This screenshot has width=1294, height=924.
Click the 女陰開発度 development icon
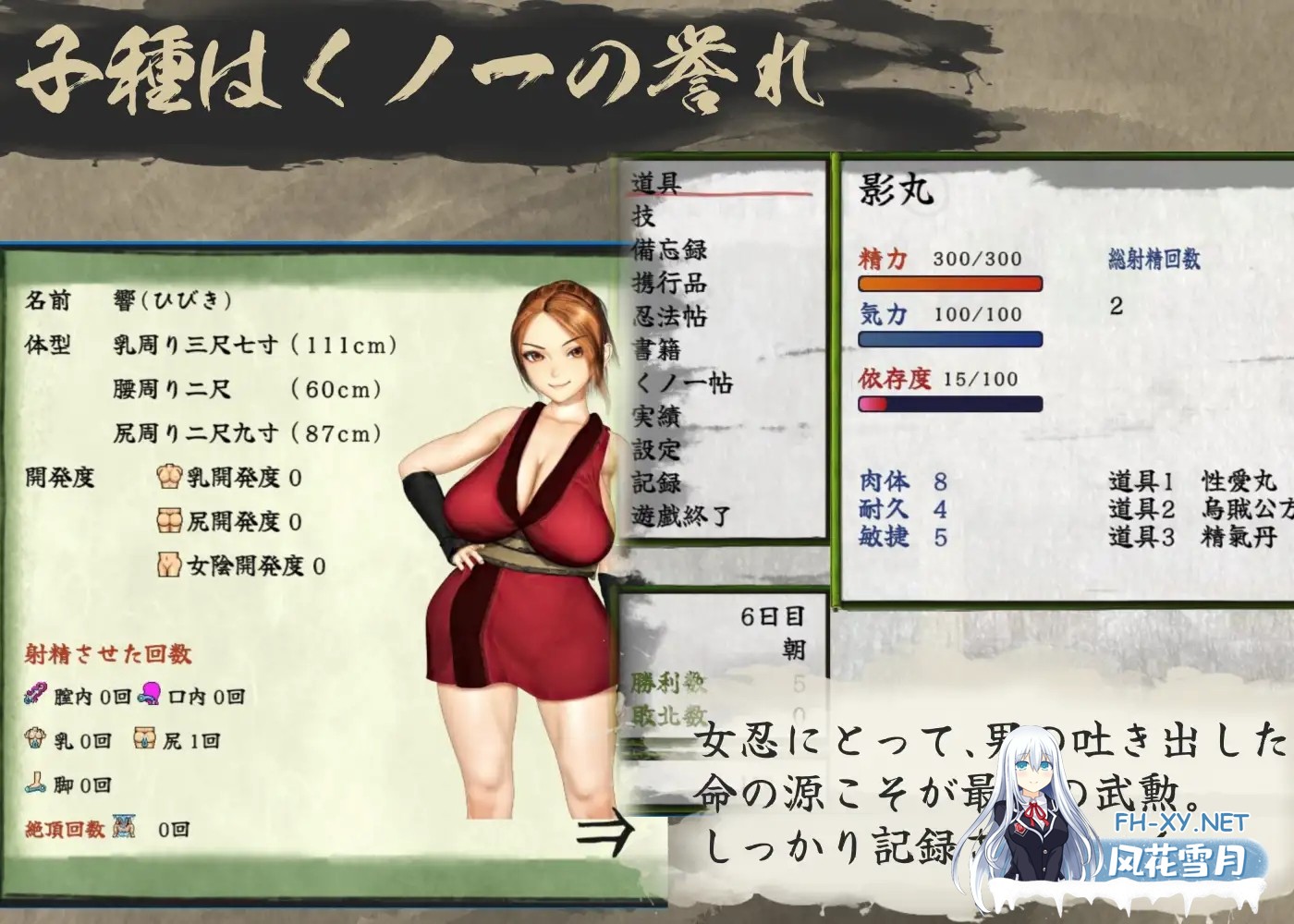170,564
